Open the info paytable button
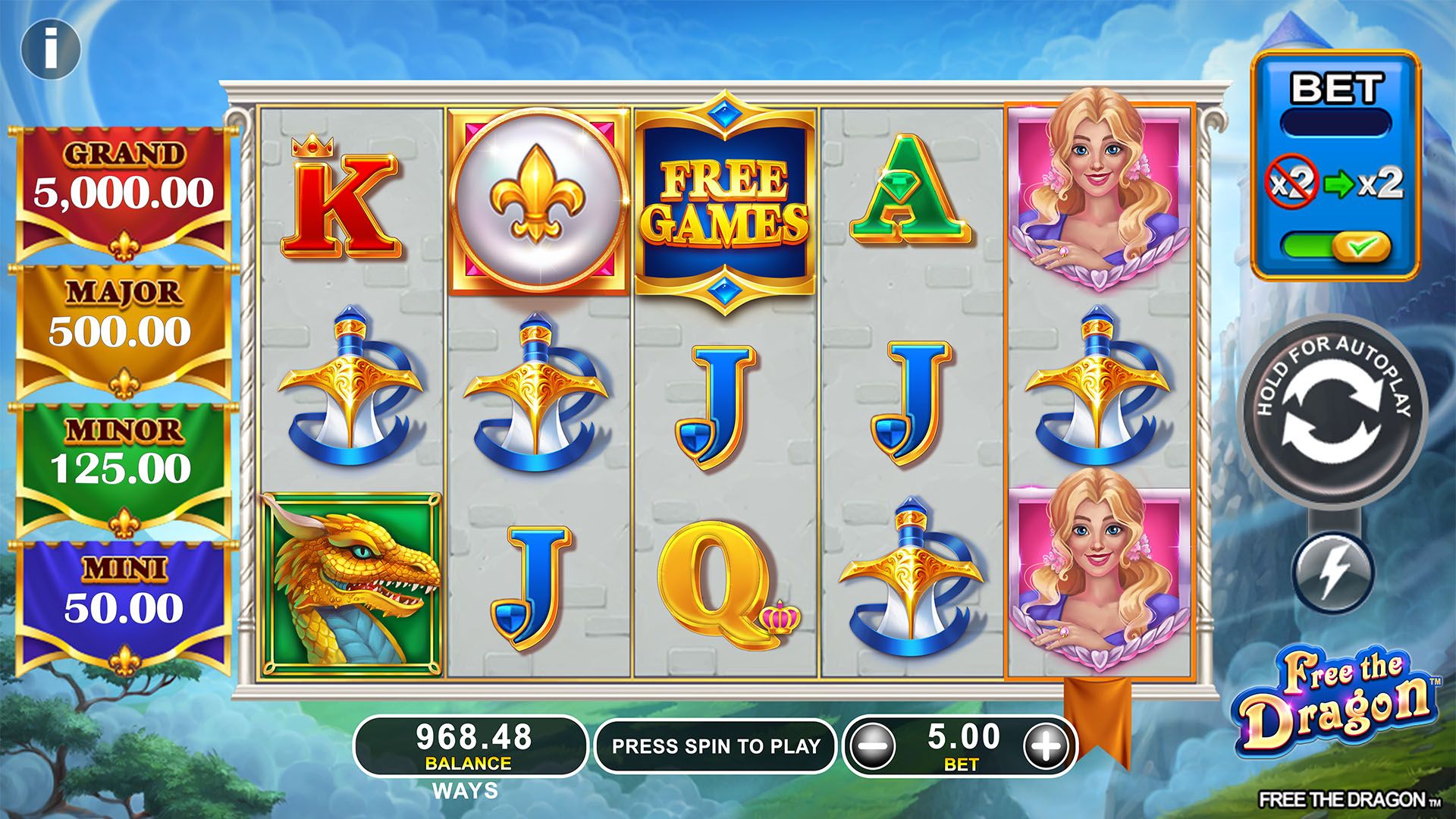The image size is (1456, 819). pyautogui.click(x=50, y=49)
